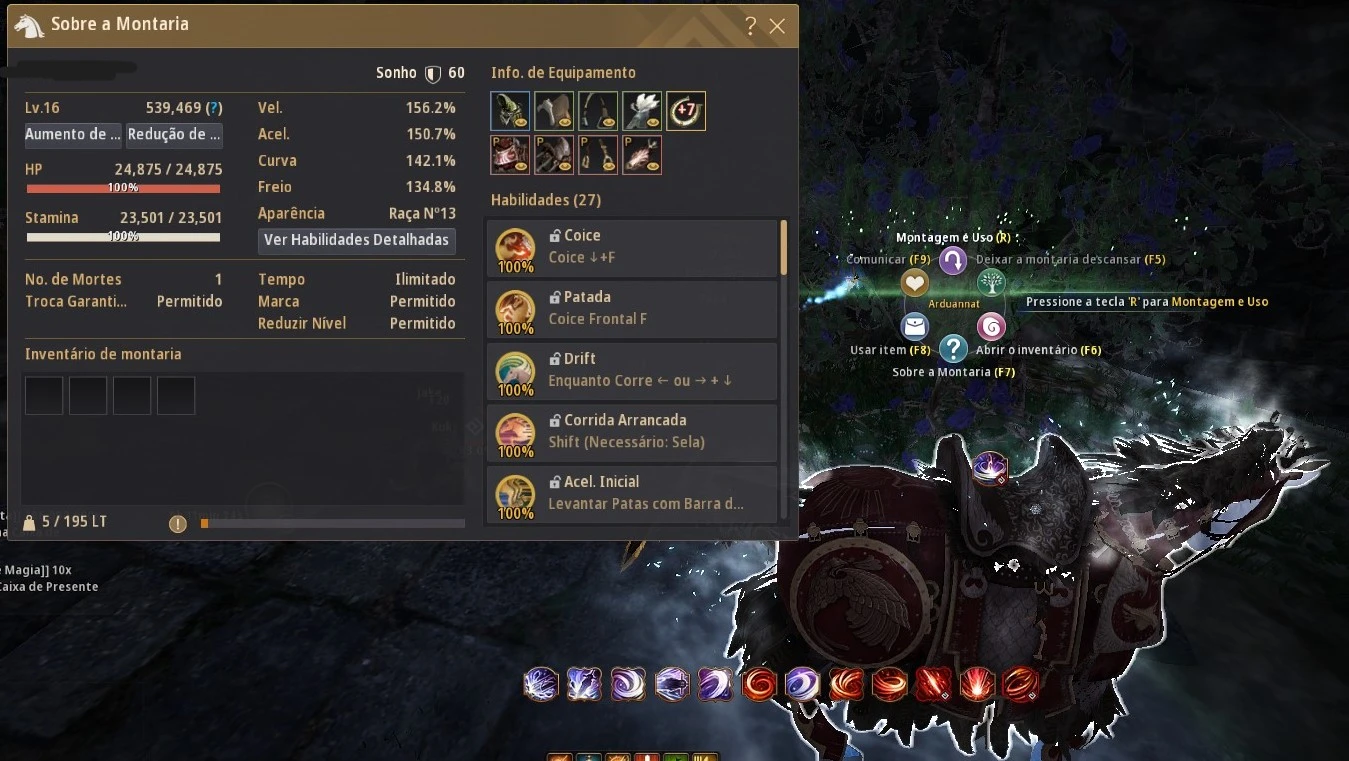
Task: Click the Montagem e Uso horseshoe icon
Action: [x=953, y=261]
